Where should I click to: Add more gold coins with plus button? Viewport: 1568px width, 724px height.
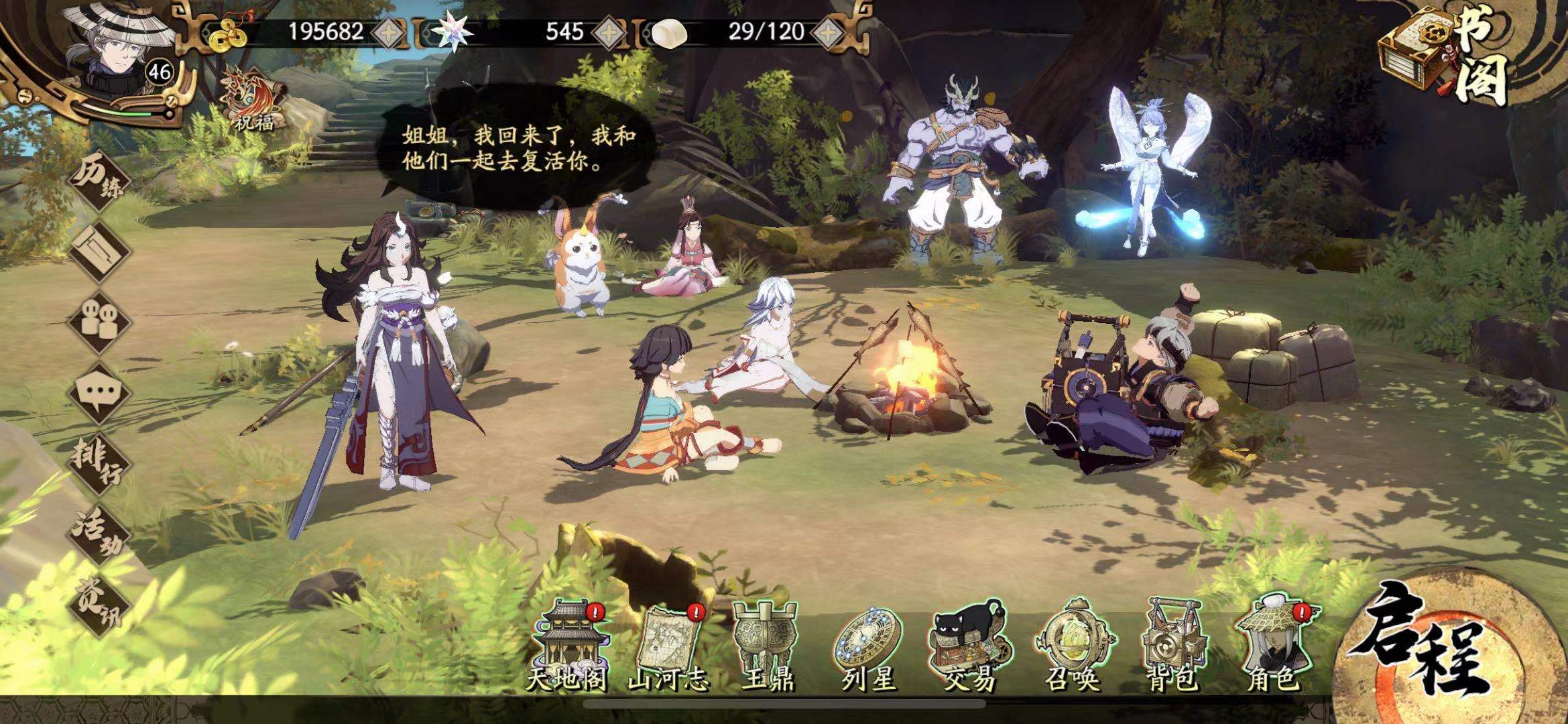click(x=389, y=32)
